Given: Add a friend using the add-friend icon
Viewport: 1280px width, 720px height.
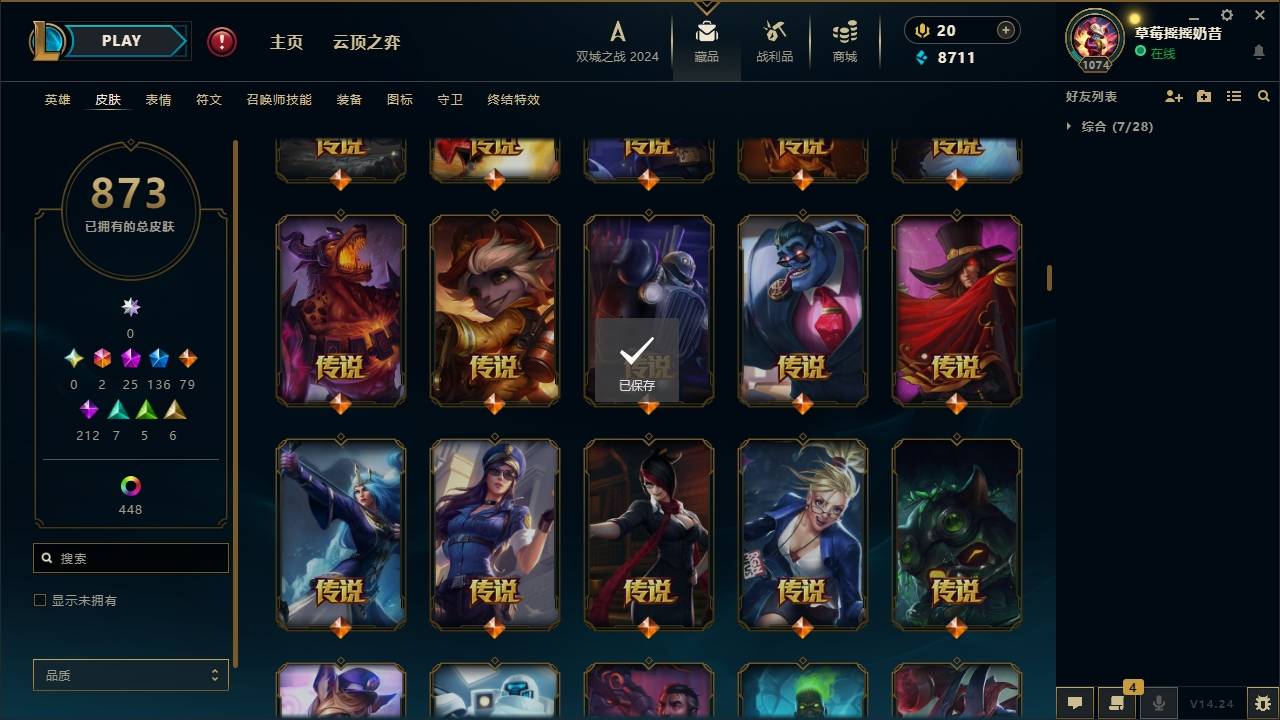Looking at the screenshot, I should 1174,96.
